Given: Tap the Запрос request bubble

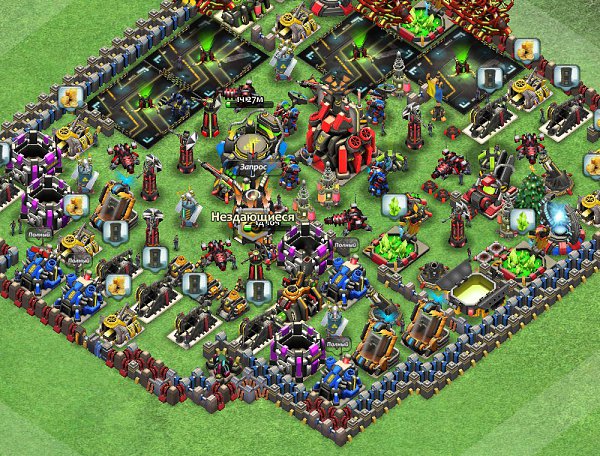Looking at the screenshot, I should coord(252,169).
